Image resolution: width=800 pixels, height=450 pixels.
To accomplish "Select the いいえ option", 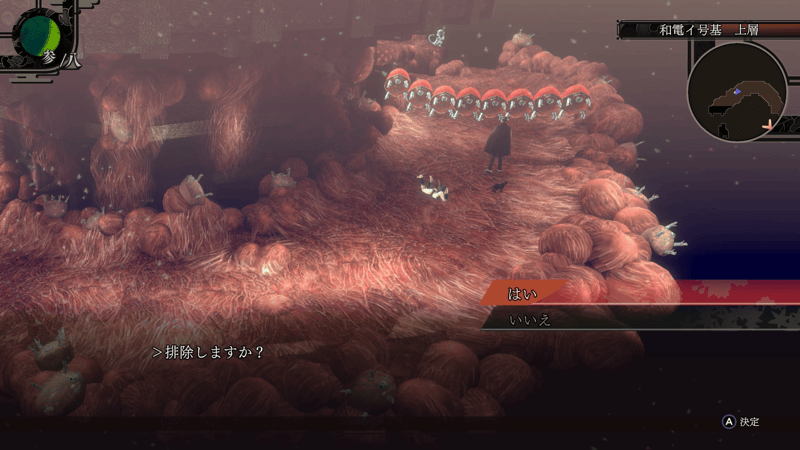I will tap(530, 320).
